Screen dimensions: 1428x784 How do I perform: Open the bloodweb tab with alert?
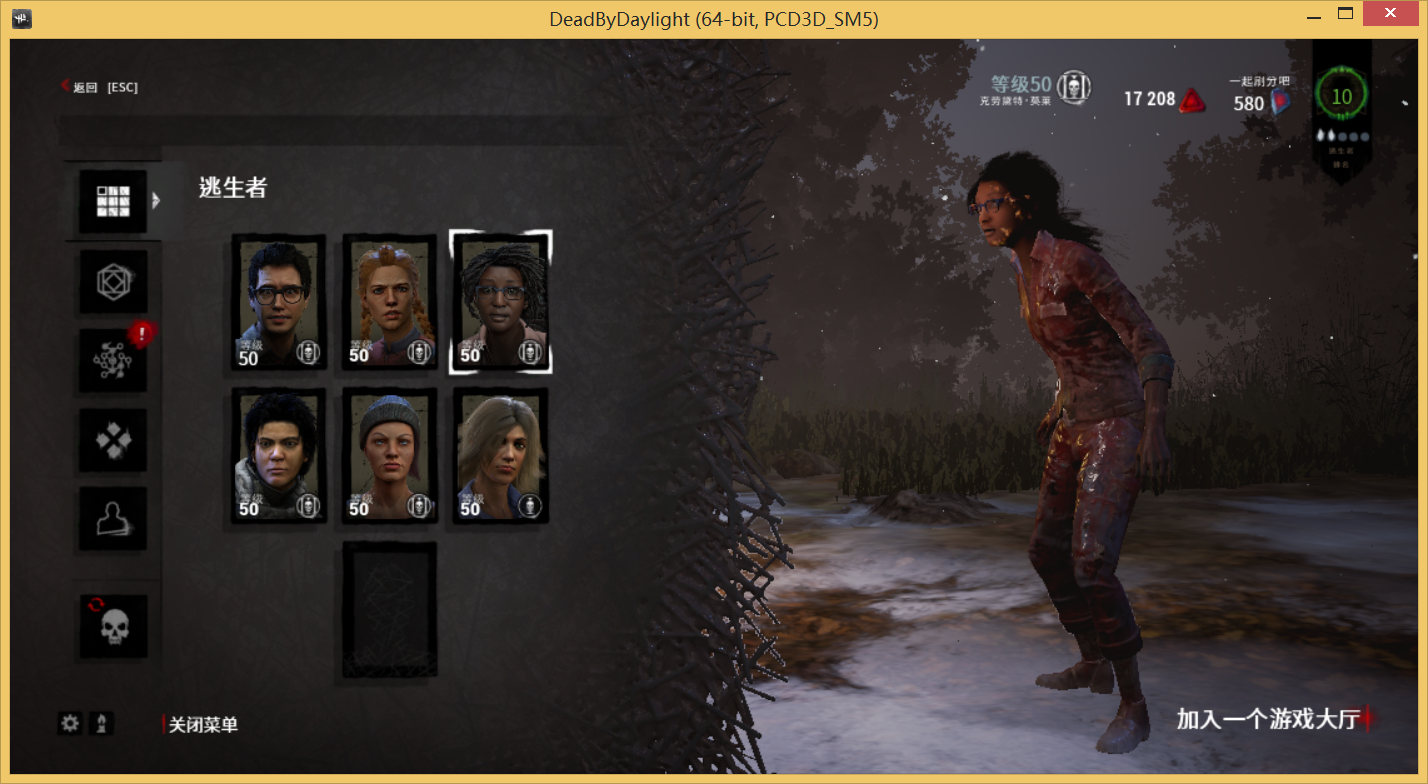[x=113, y=360]
